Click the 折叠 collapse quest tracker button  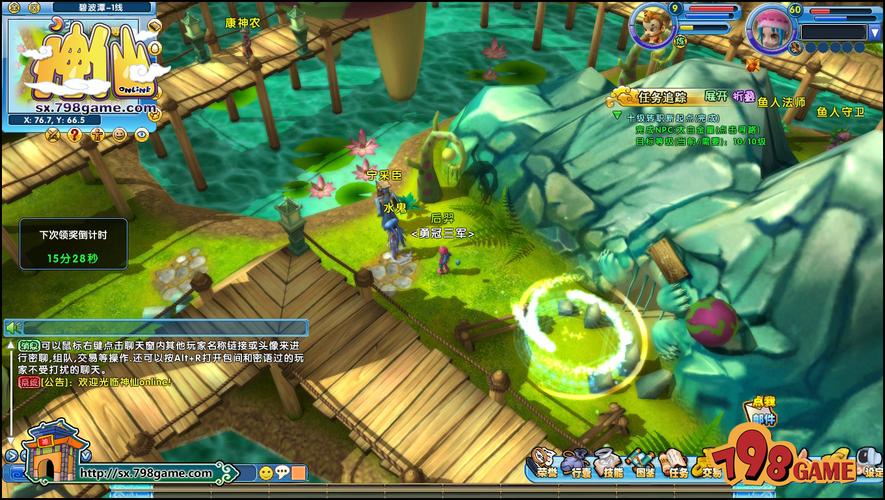click(x=744, y=96)
